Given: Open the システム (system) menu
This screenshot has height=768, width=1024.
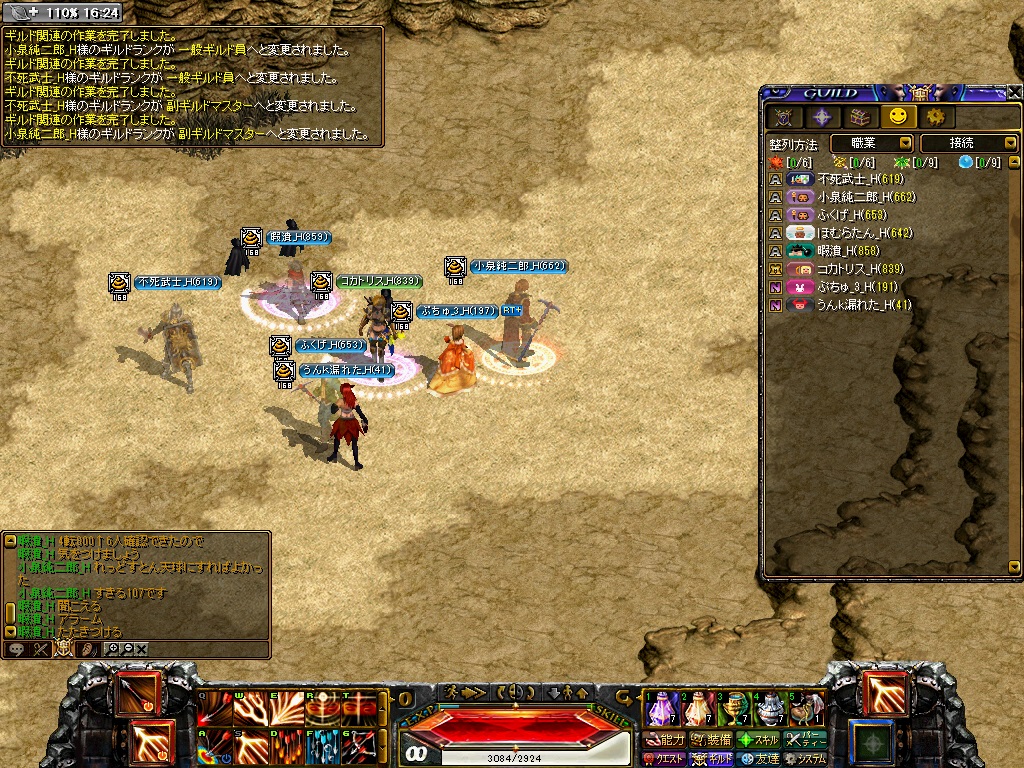Looking at the screenshot, I should [806, 759].
